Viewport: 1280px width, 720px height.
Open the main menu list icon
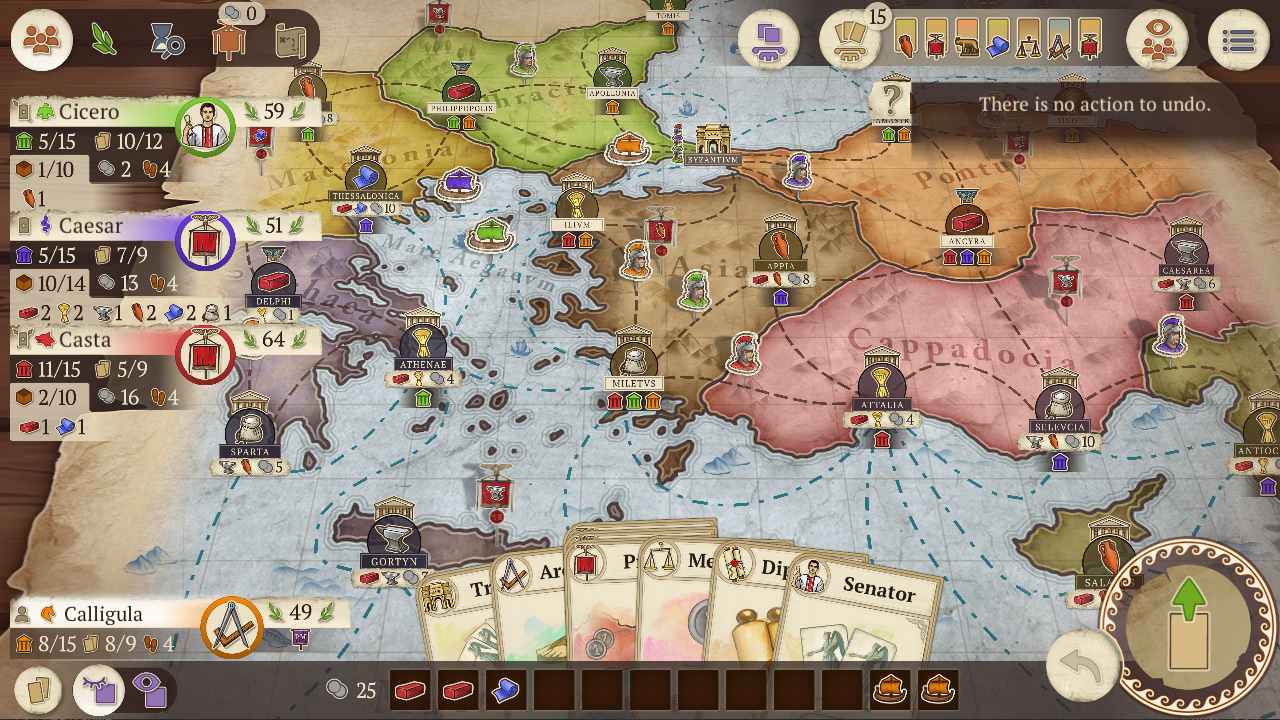point(1240,40)
